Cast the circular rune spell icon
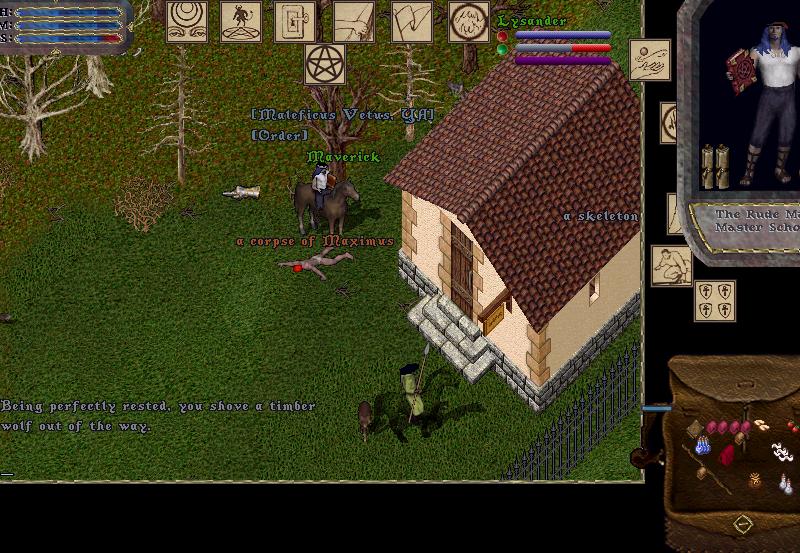The image size is (800, 553). click(469, 21)
